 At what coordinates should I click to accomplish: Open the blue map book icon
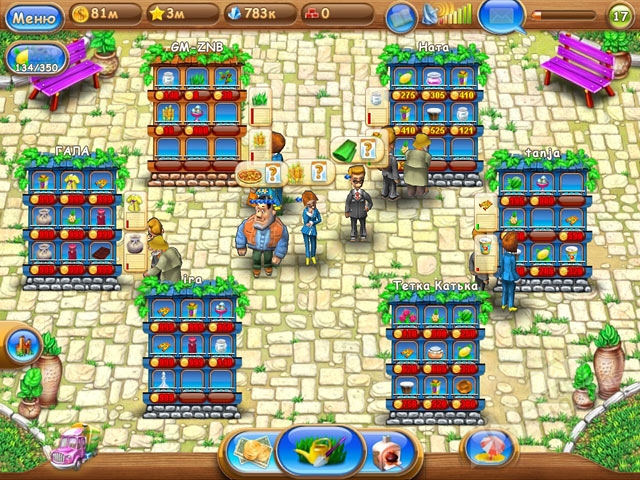401,17
